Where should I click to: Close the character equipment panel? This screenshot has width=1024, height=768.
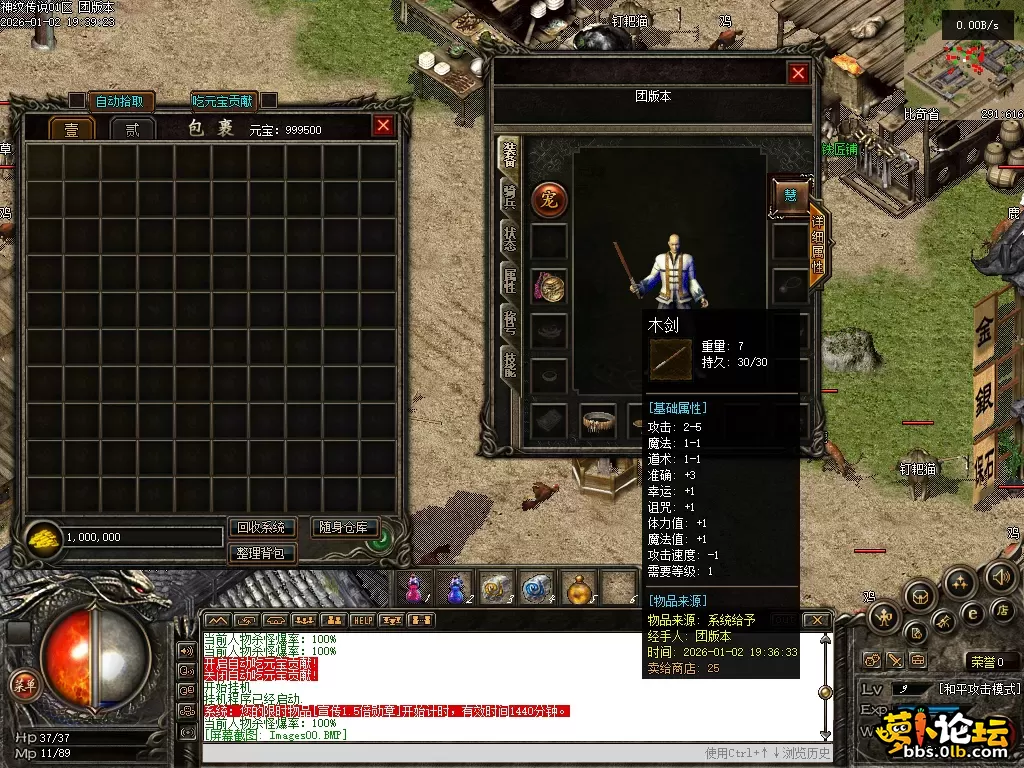pyautogui.click(x=798, y=73)
